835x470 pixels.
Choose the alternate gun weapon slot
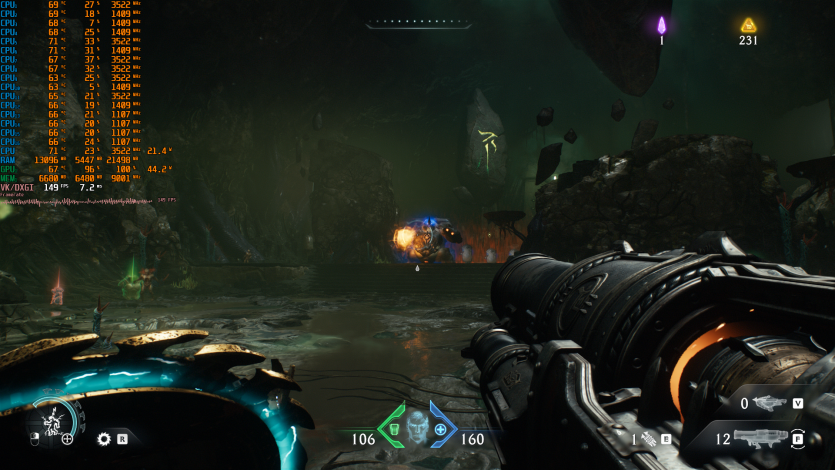point(768,403)
